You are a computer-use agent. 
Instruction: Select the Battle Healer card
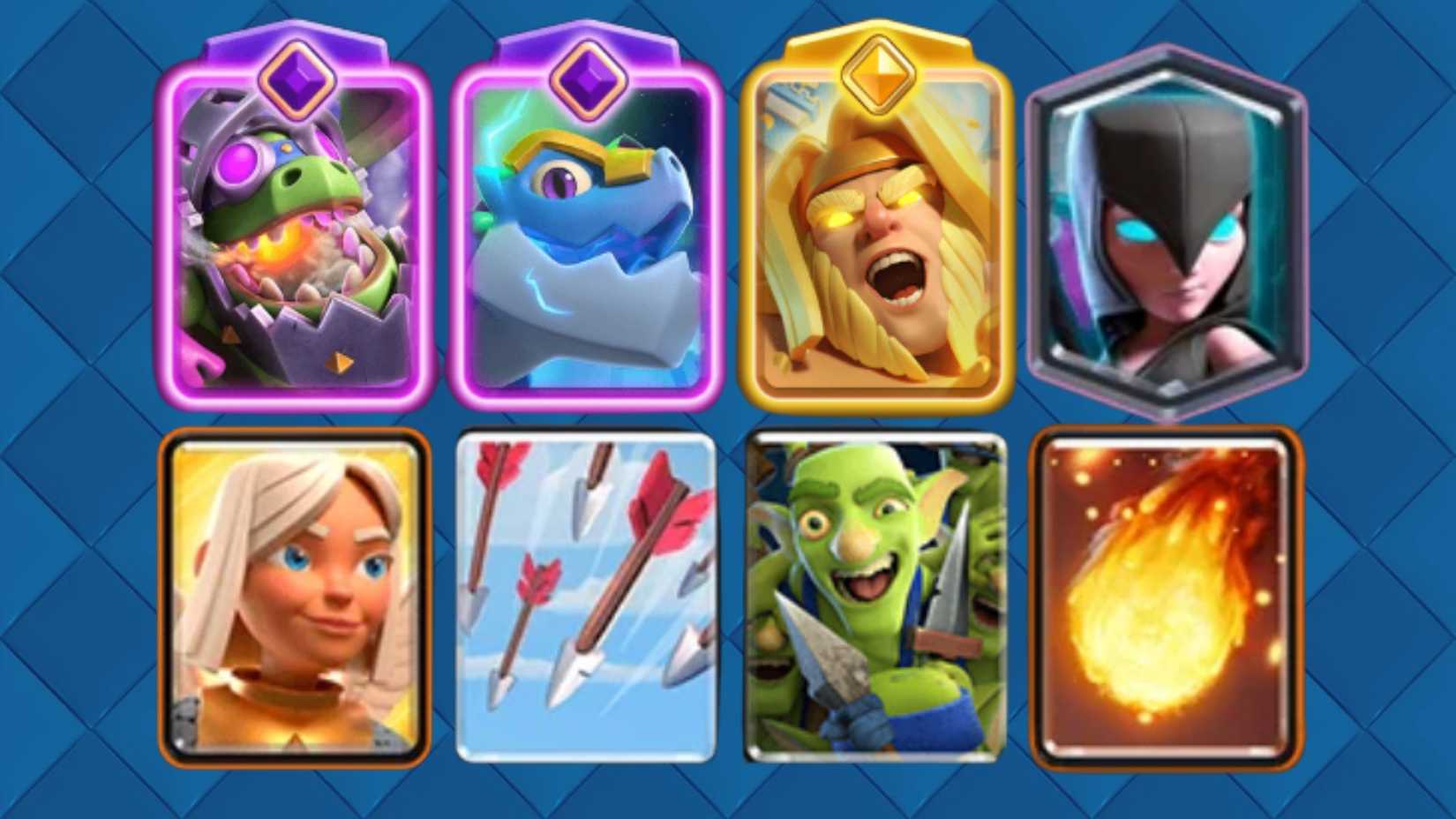[x=296, y=600]
